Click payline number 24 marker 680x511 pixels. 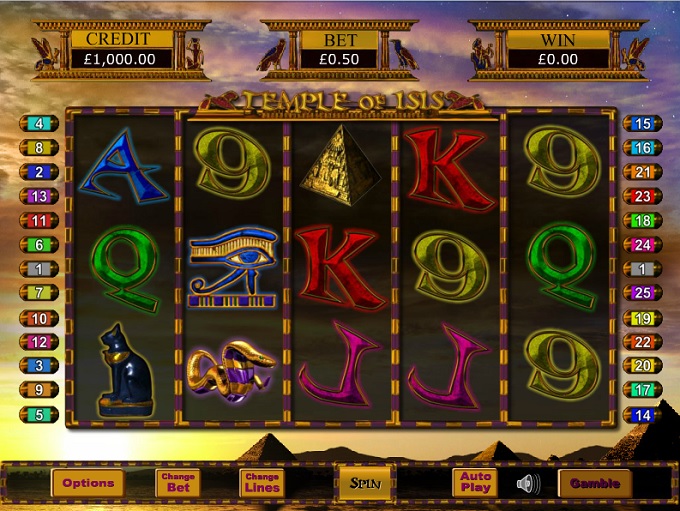pos(642,244)
